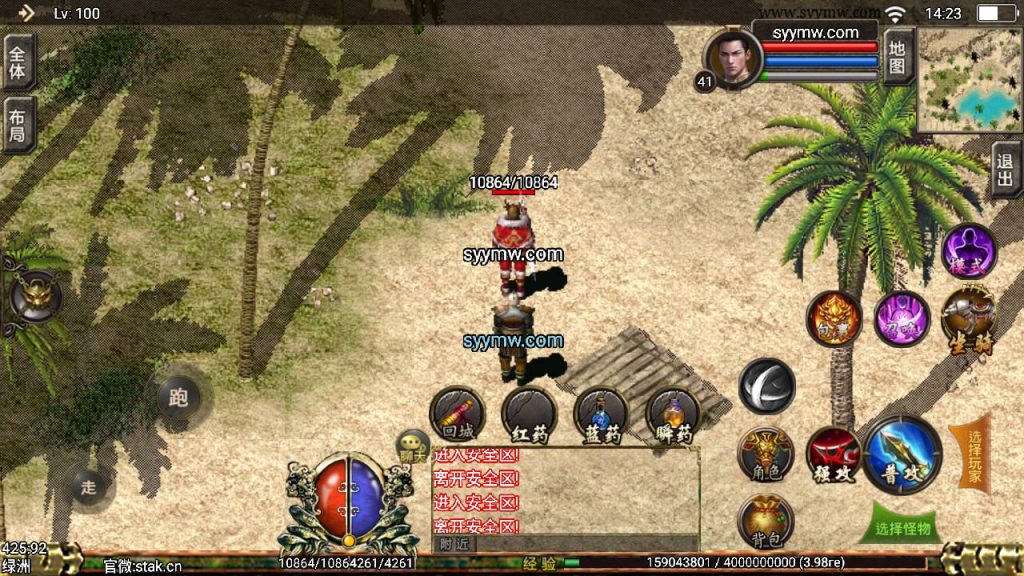Image resolution: width=1024 pixels, height=576 pixels.
Task: Change attack 模式 with the purple icon
Action: (968, 250)
